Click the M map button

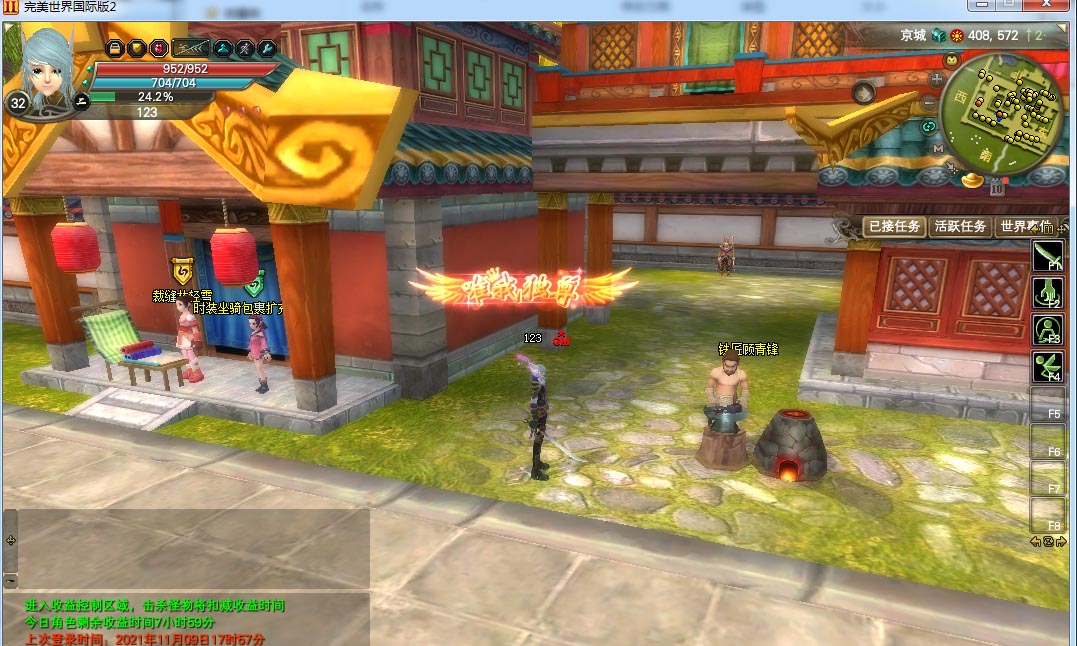click(938, 148)
